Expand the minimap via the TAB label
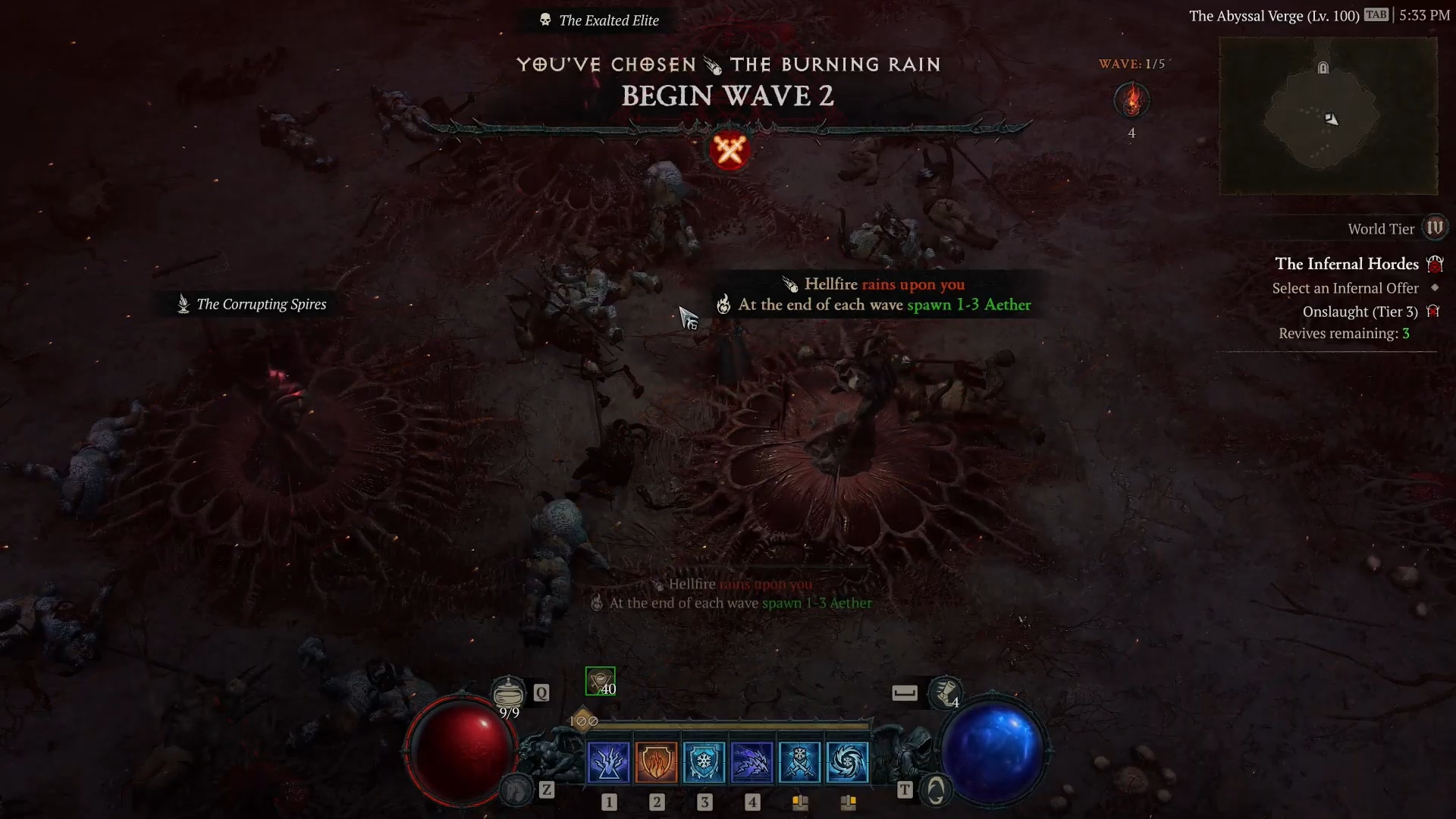 pyautogui.click(x=1378, y=14)
